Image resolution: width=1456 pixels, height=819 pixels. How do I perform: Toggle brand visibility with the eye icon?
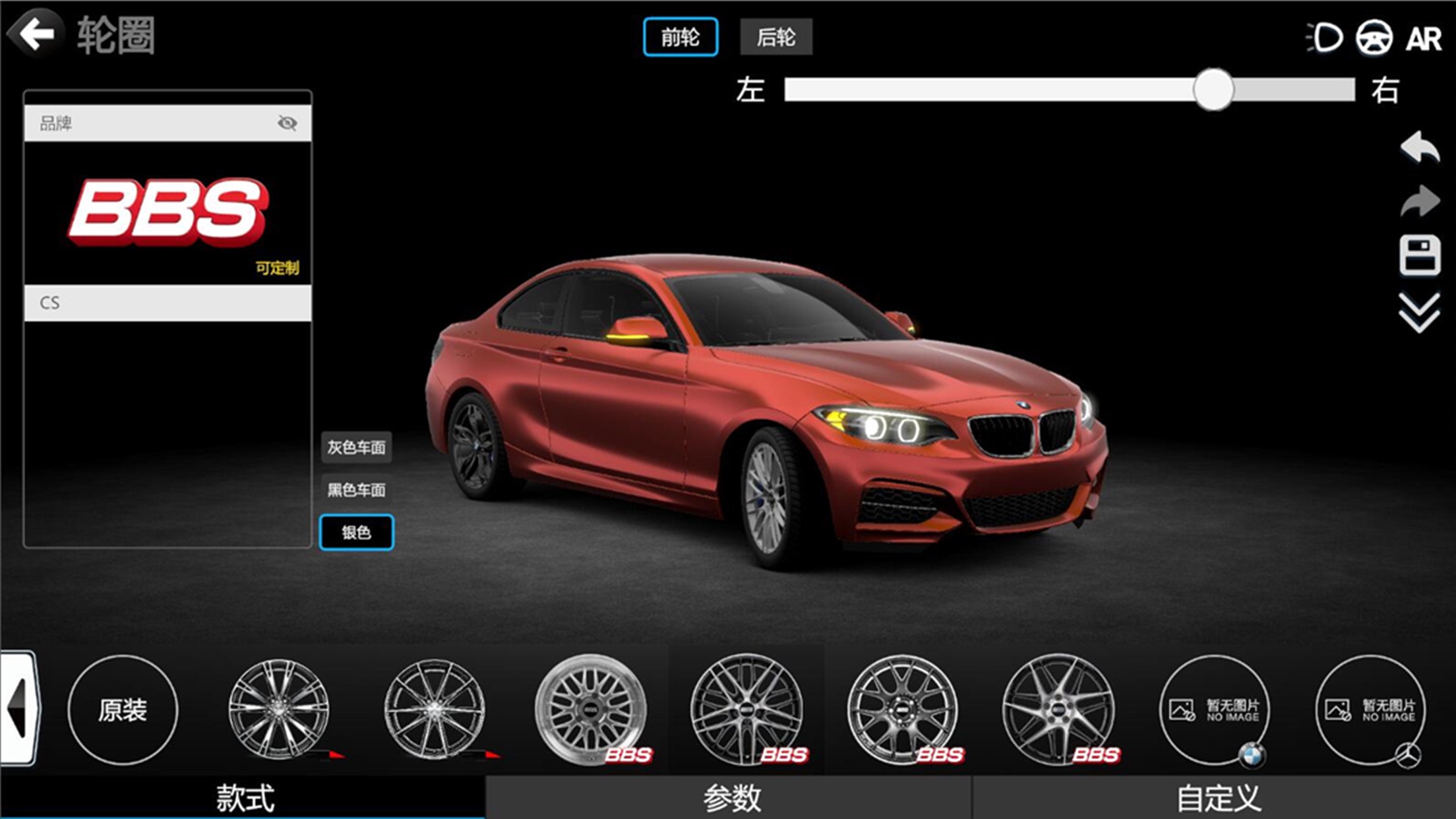pyautogui.click(x=289, y=123)
